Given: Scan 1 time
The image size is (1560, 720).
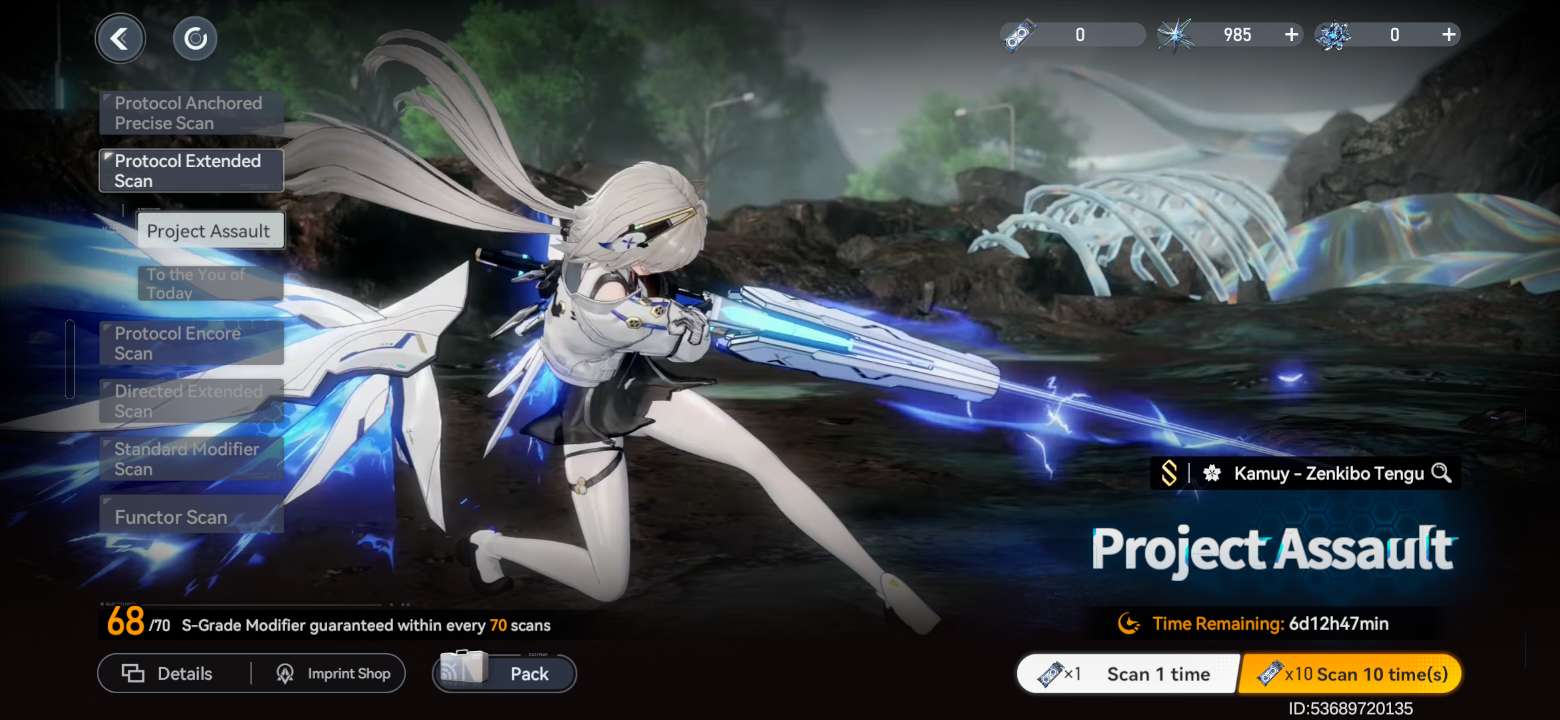Looking at the screenshot, I should [x=1127, y=674].
